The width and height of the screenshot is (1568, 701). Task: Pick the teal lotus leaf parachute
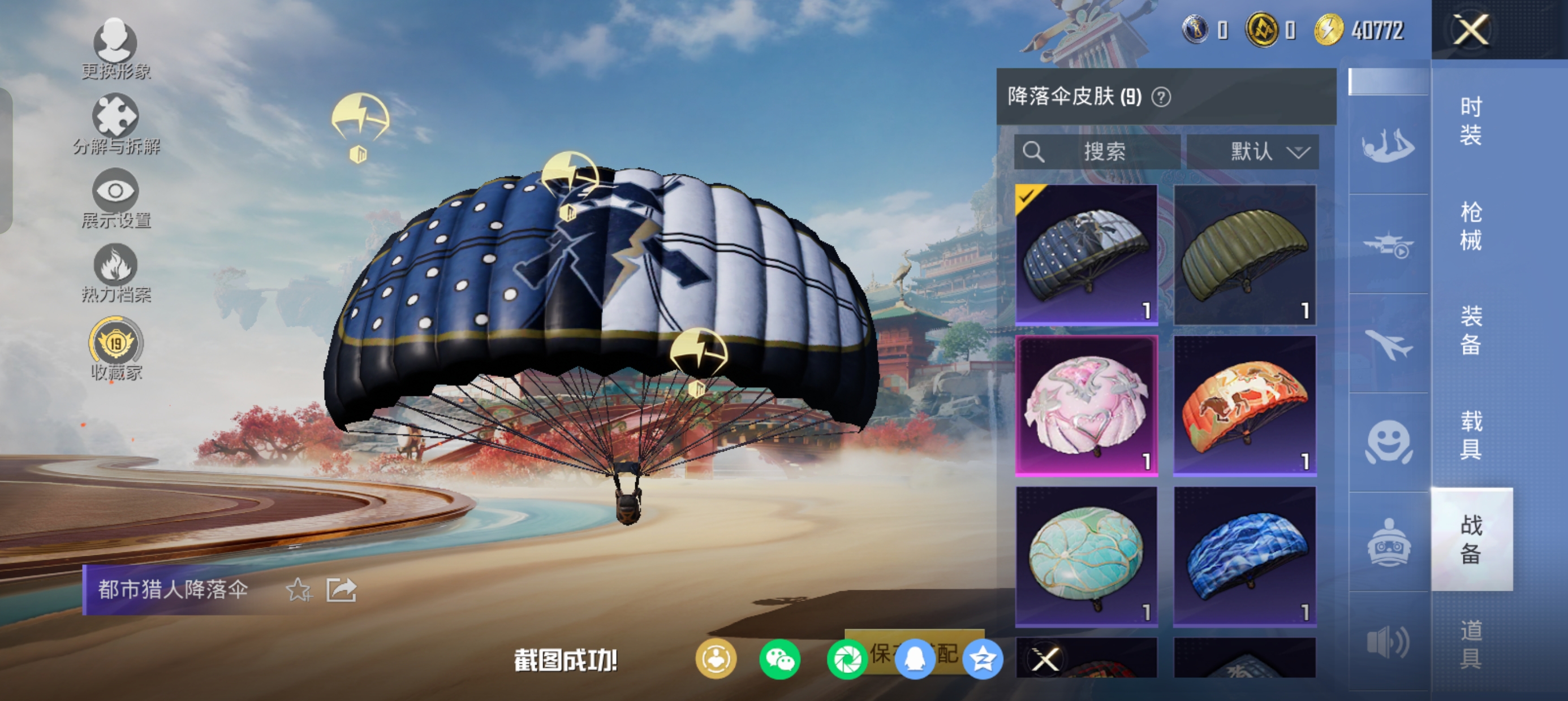(x=1087, y=556)
